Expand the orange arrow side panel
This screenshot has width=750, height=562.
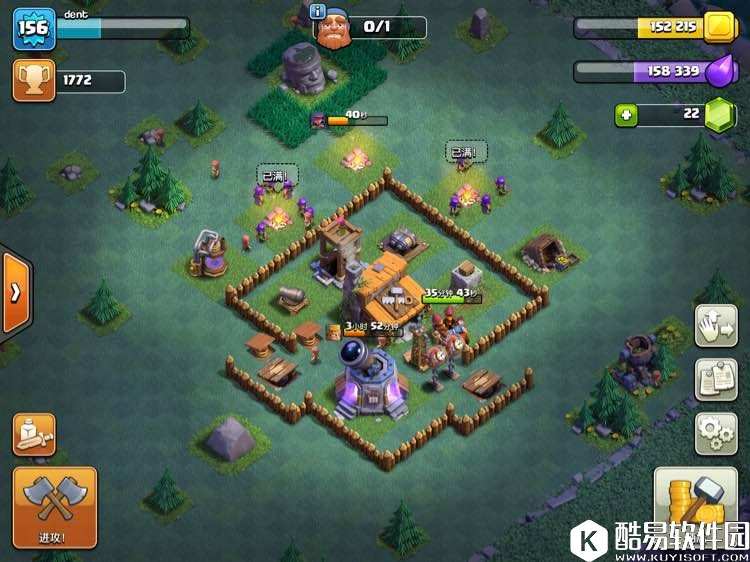click(x=14, y=293)
